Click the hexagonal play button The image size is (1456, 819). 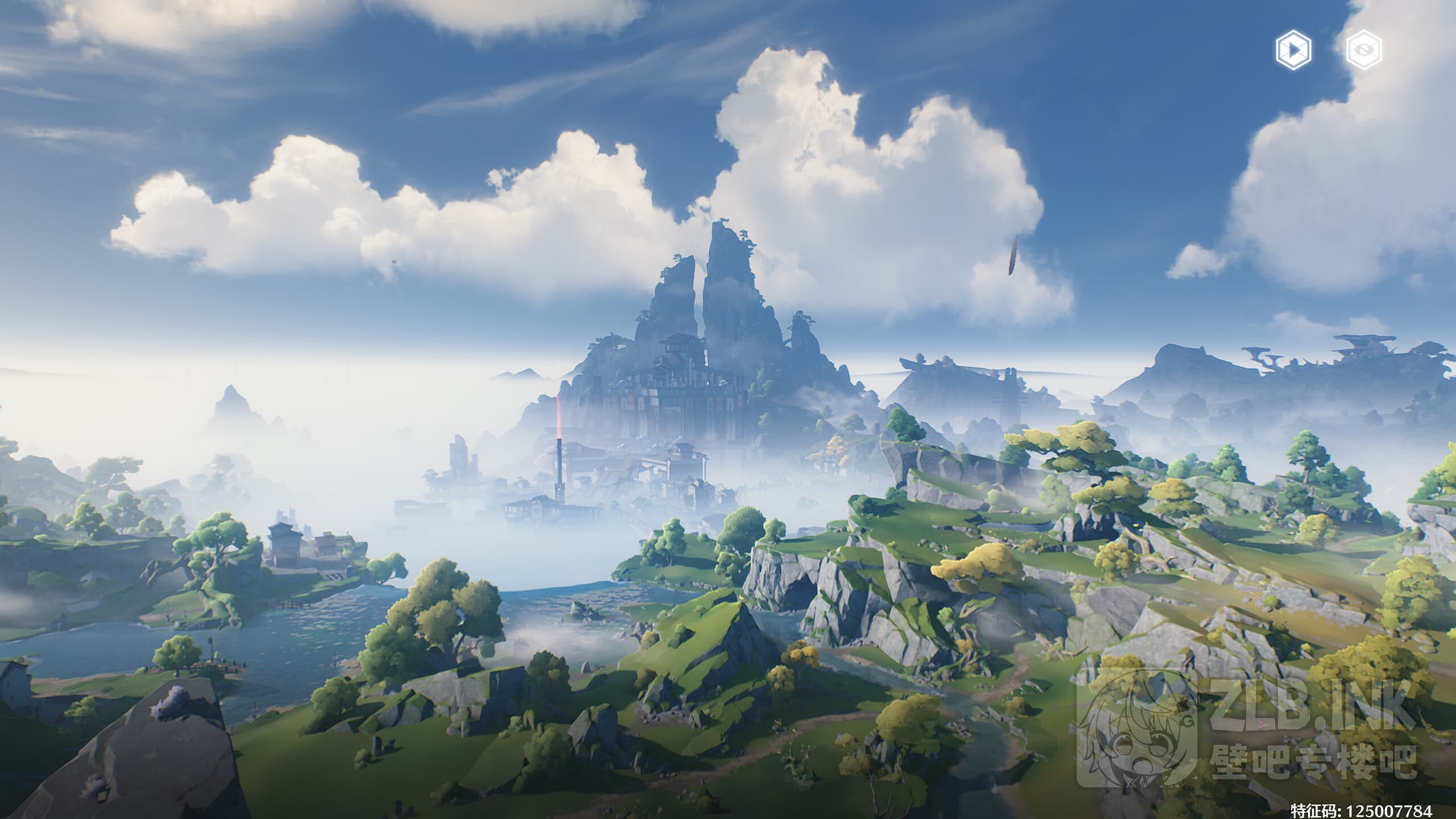[1293, 51]
